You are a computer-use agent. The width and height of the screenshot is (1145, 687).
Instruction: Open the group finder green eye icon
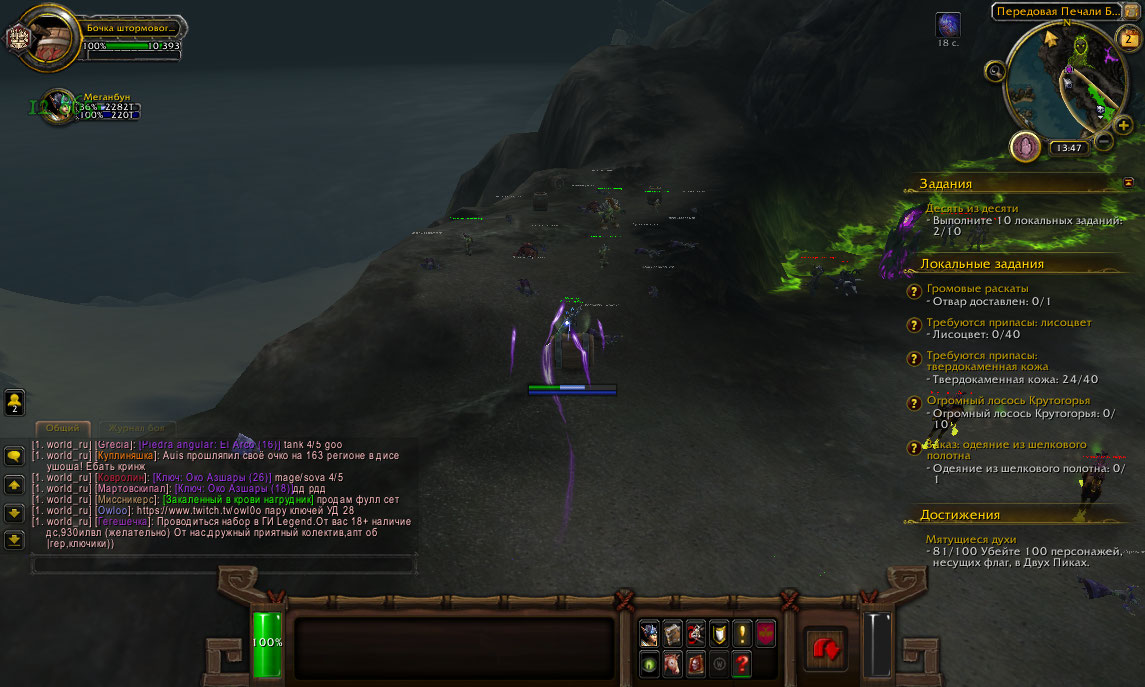tap(649, 663)
